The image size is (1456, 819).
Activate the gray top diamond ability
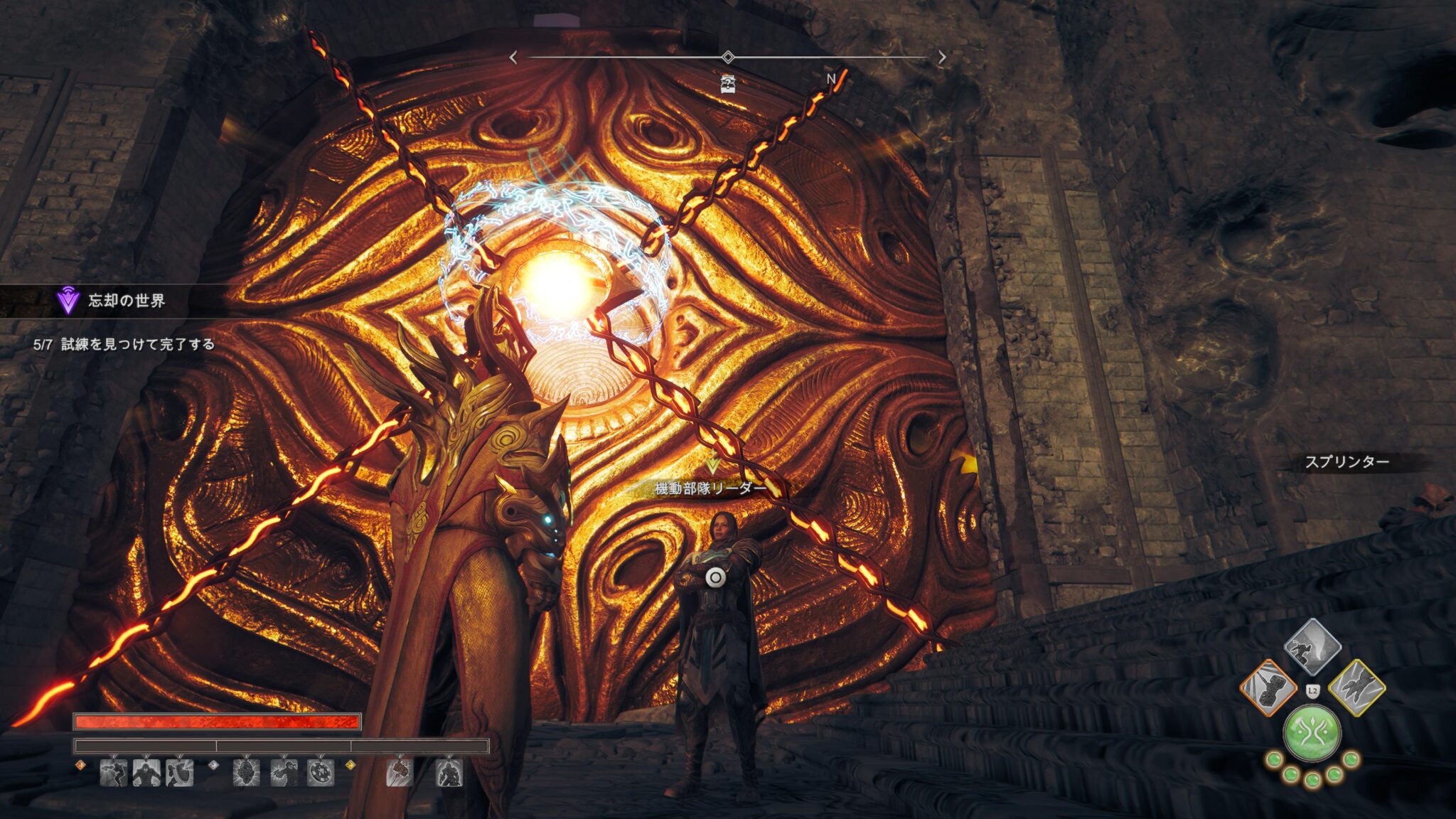pos(1312,647)
